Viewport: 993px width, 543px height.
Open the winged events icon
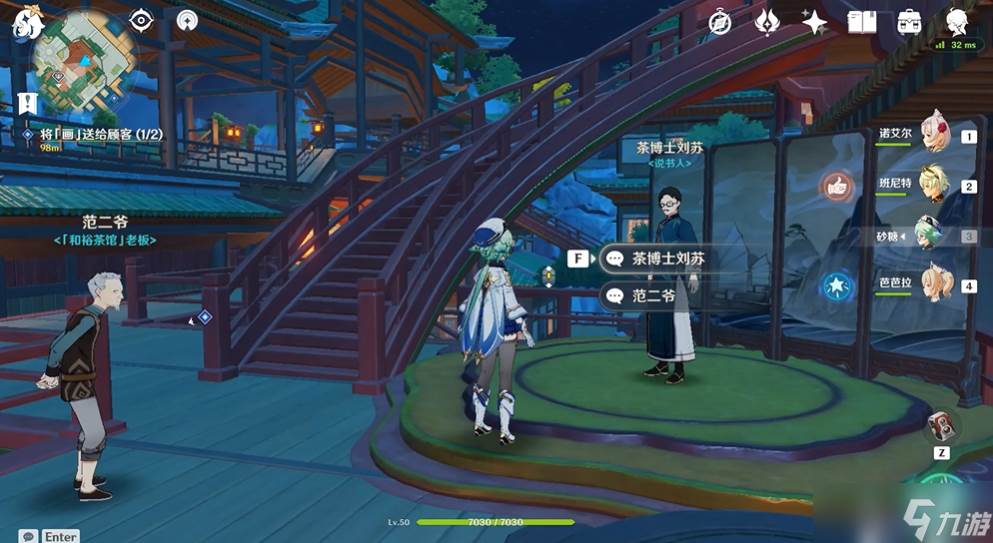point(768,22)
